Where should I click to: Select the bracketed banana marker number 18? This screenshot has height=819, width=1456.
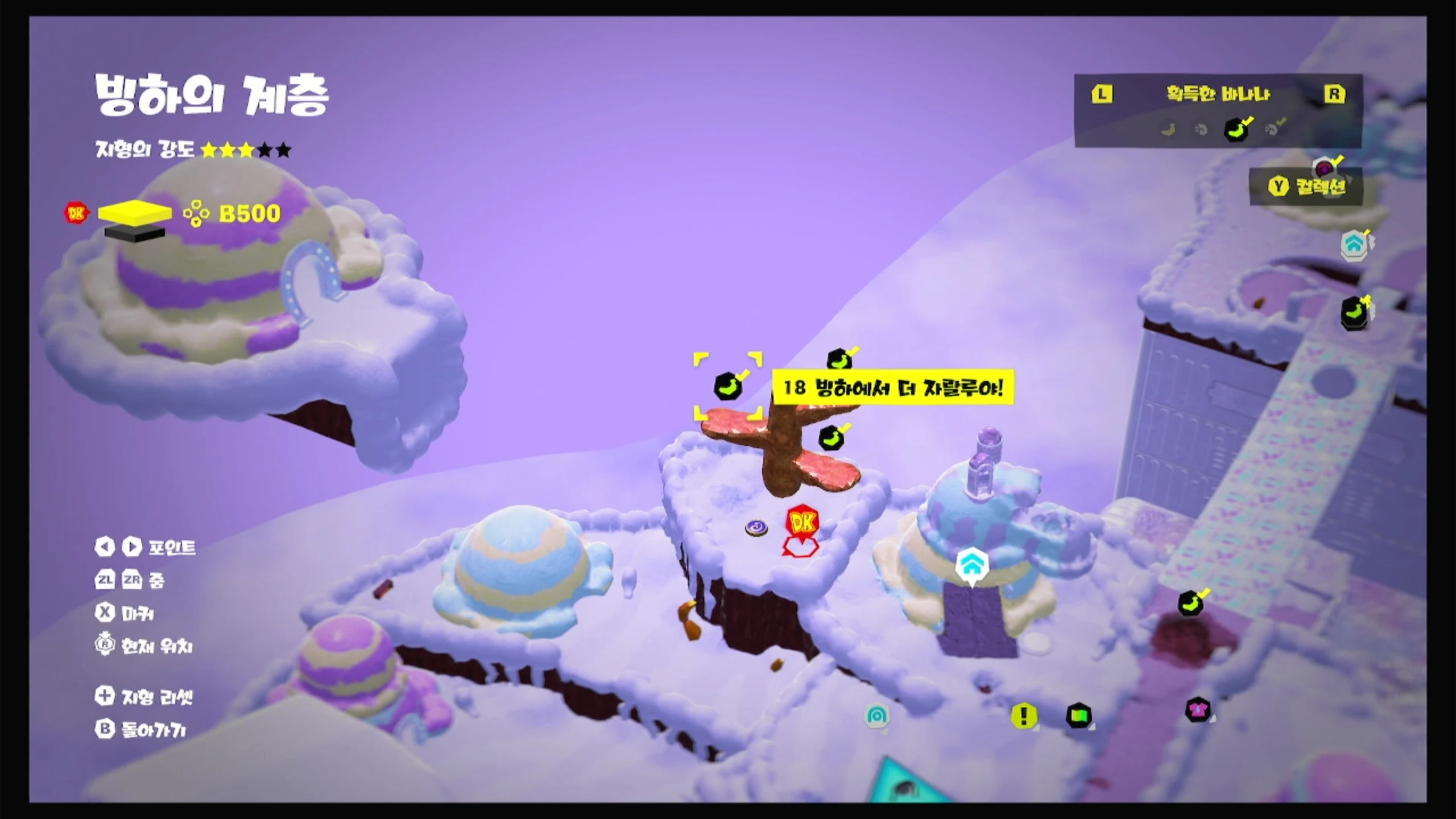click(x=727, y=387)
